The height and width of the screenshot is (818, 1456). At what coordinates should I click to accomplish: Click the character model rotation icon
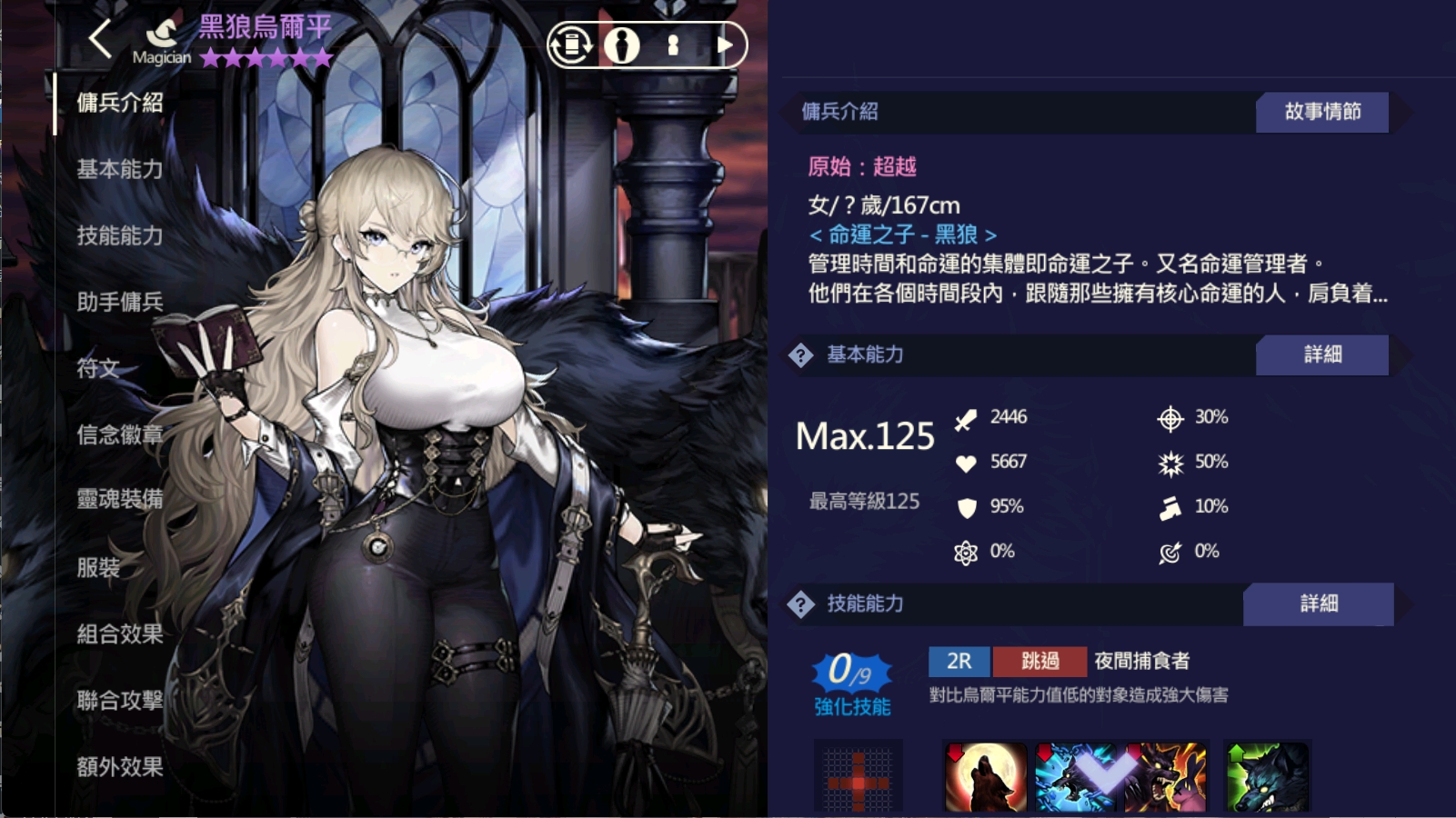569,43
